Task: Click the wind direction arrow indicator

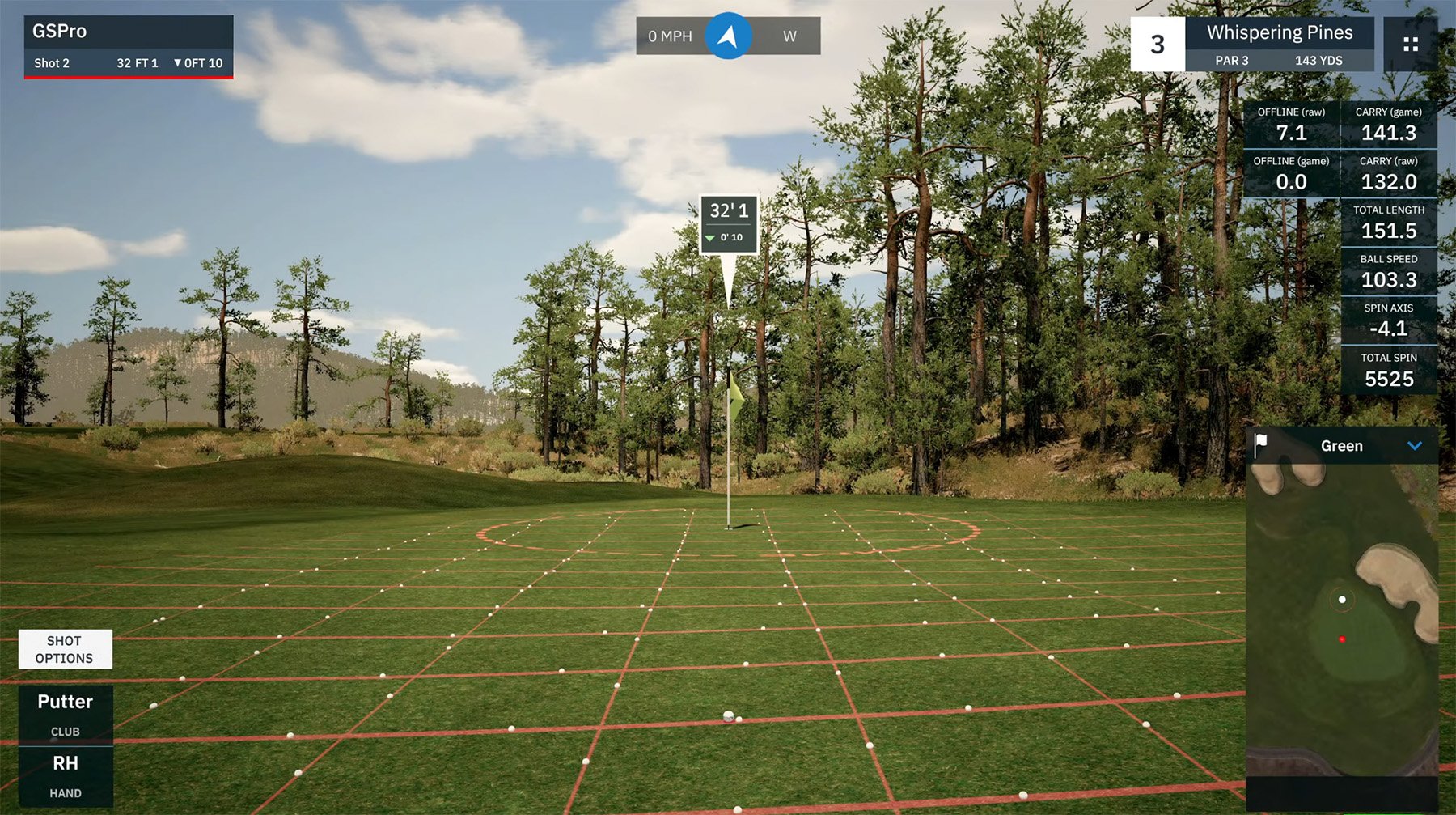Action: click(x=727, y=36)
